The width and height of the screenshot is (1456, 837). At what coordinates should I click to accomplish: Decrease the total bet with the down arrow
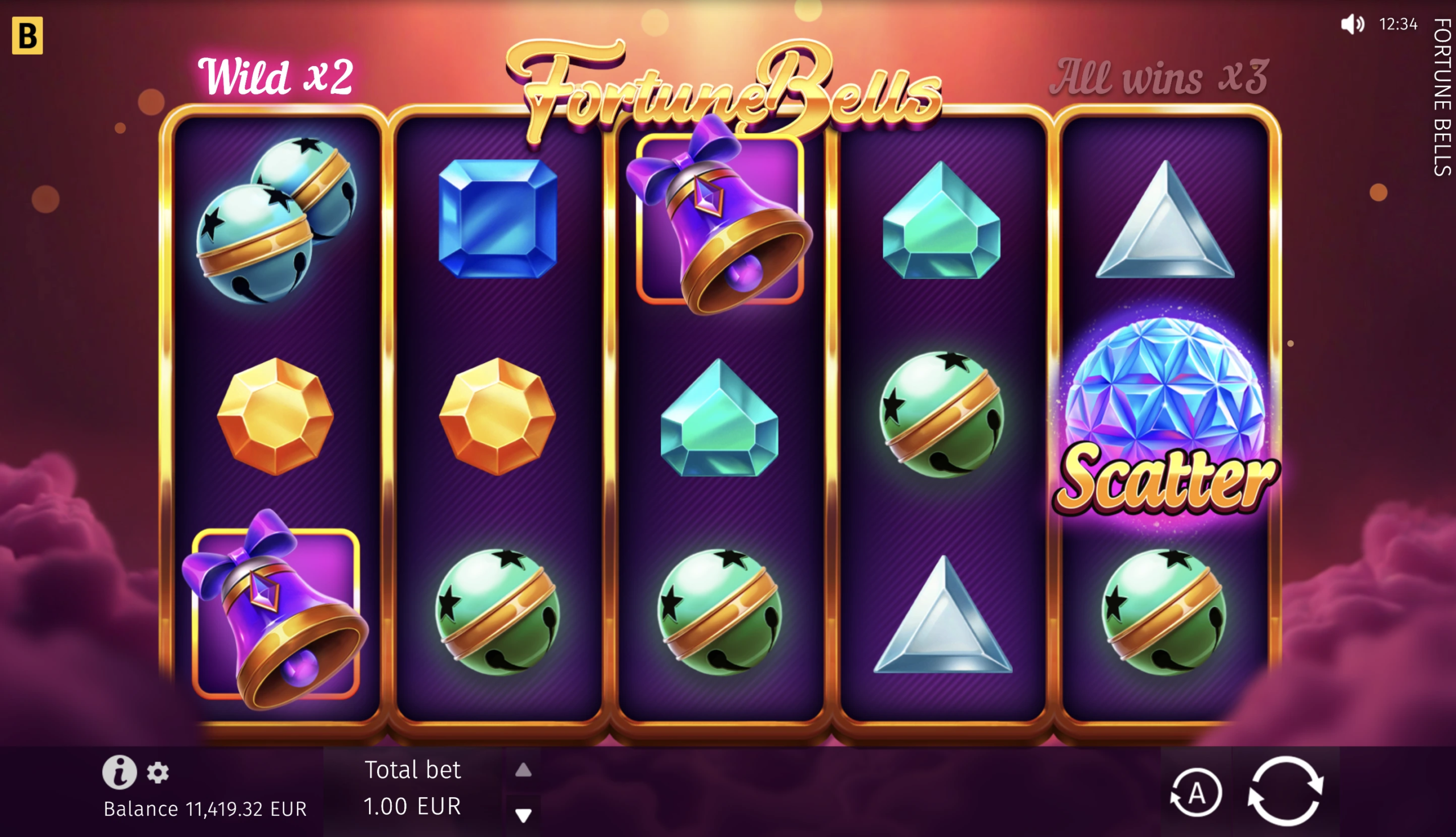click(x=523, y=814)
